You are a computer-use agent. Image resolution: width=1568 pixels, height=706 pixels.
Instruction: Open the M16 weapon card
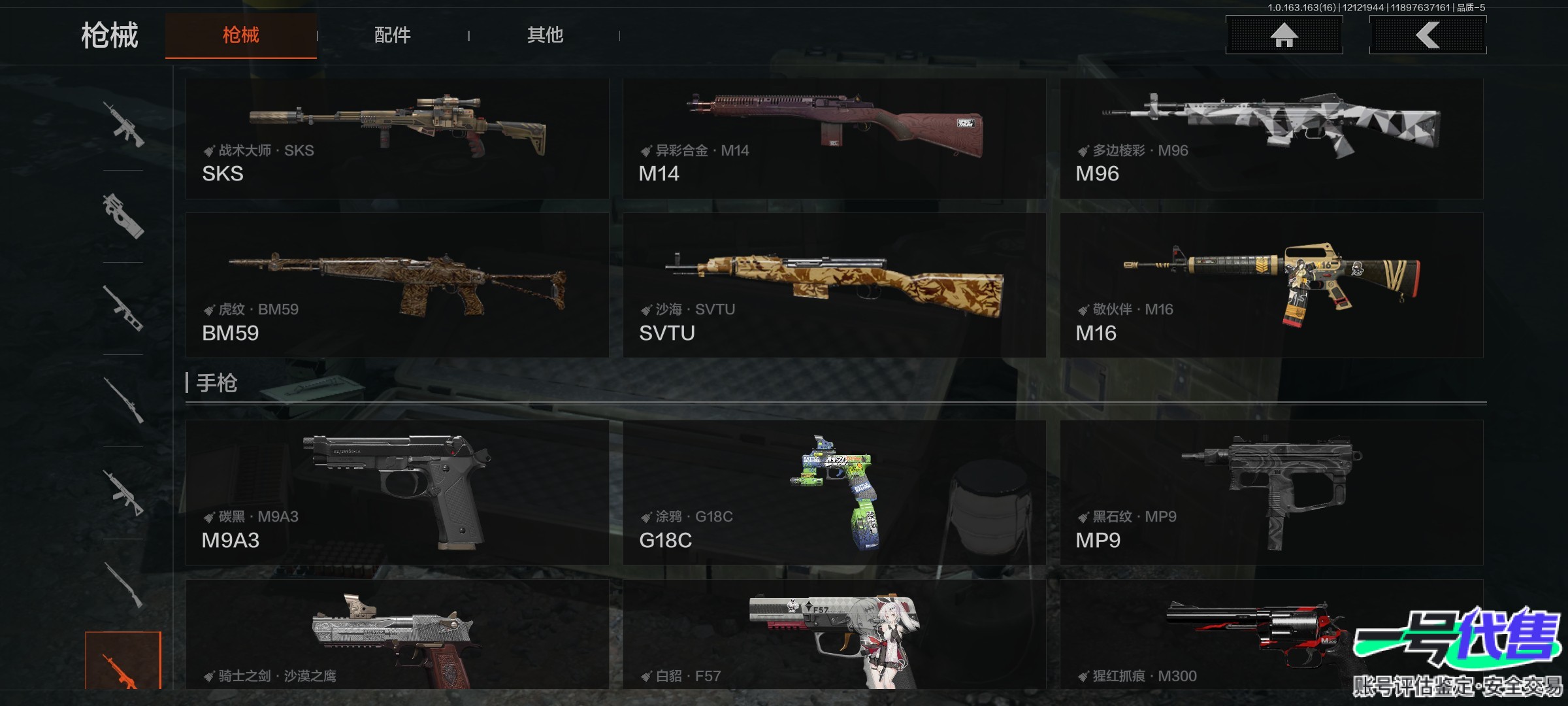(x=1271, y=285)
